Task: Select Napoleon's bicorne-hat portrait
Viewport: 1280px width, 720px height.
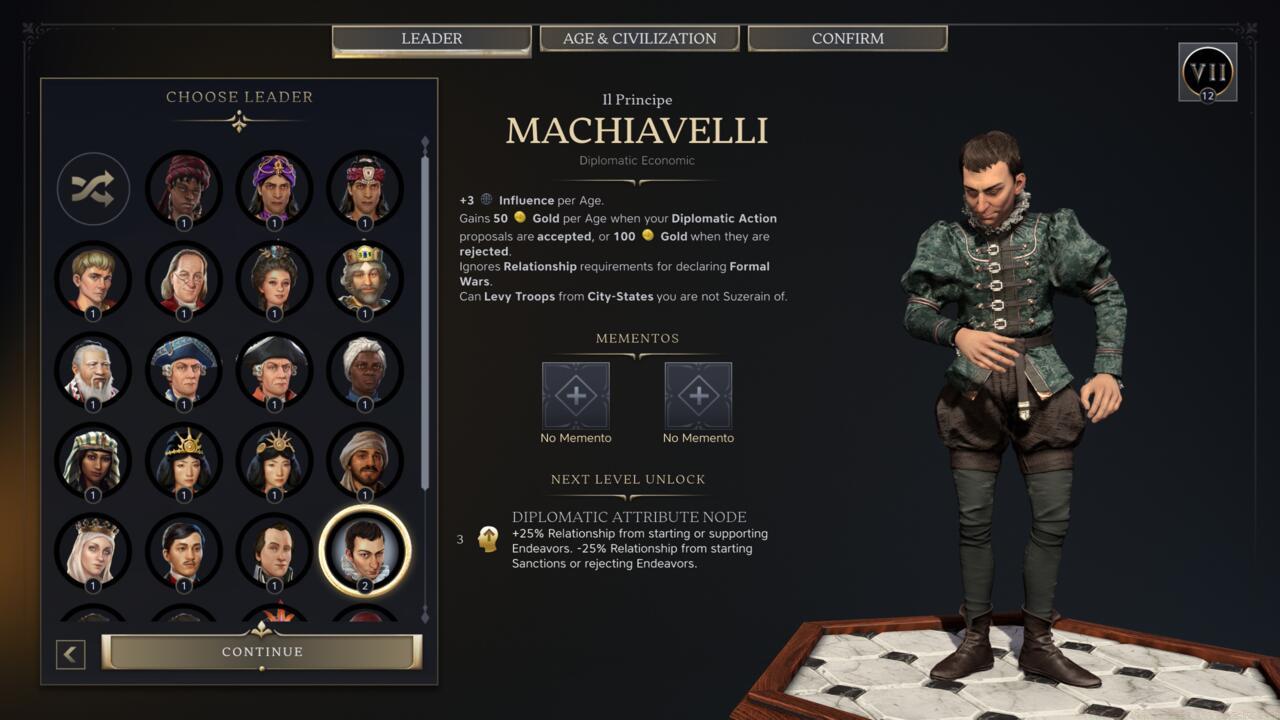Action: [274, 370]
